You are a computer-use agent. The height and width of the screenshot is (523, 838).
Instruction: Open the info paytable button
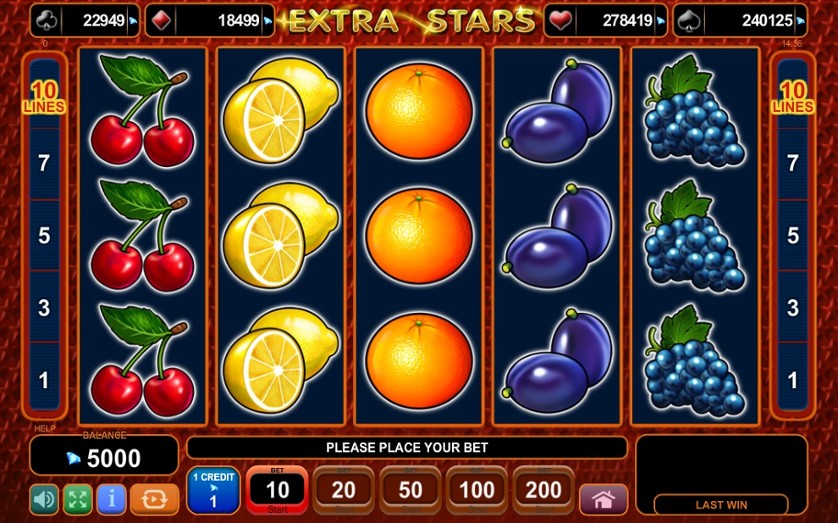(111, 498)
